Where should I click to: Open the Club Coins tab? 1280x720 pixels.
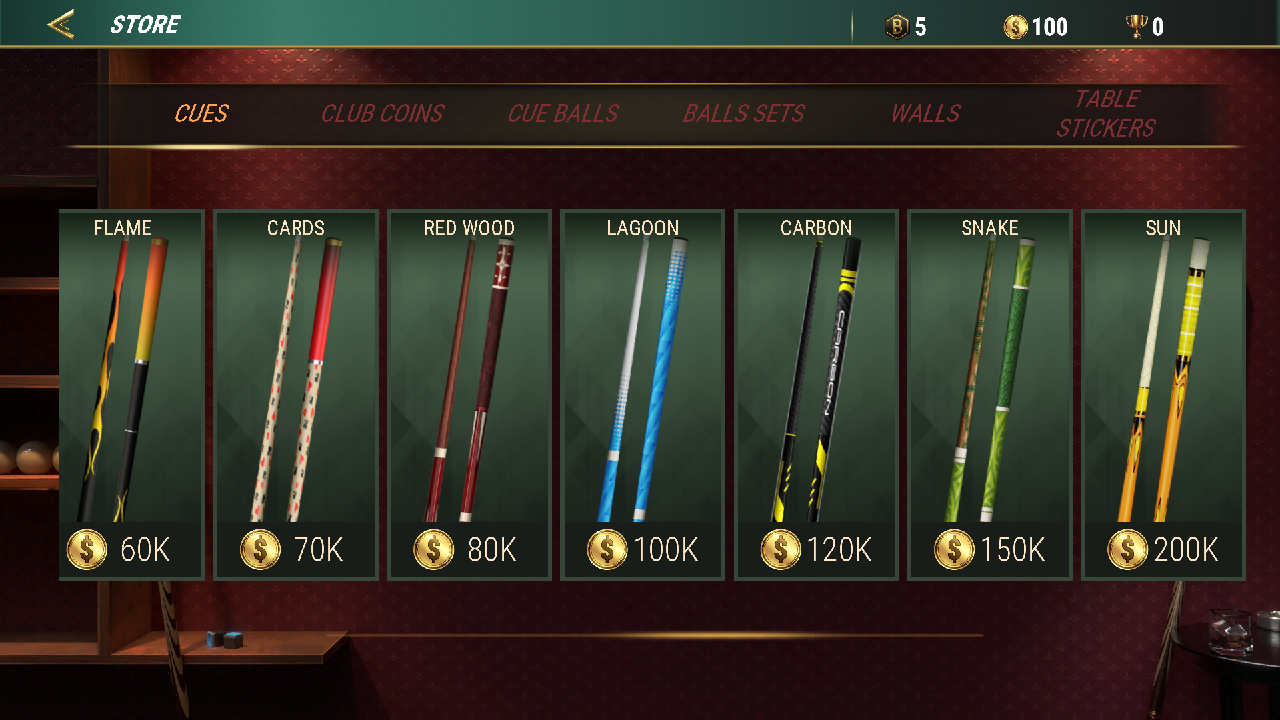click(382, 114)
